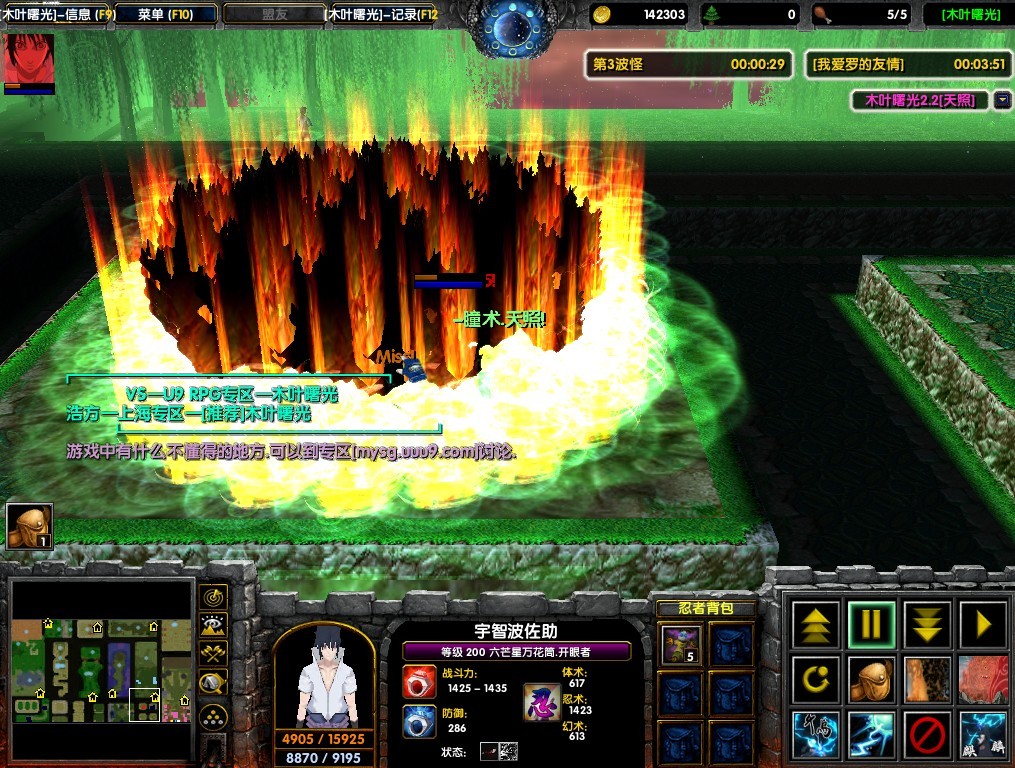This screenshot has width=1015, height=768.
Task: Collapse the 木叶曙光2.2 leaderboard dropdown arrow
Action: pyautogui.click(x=1003, y=101)
